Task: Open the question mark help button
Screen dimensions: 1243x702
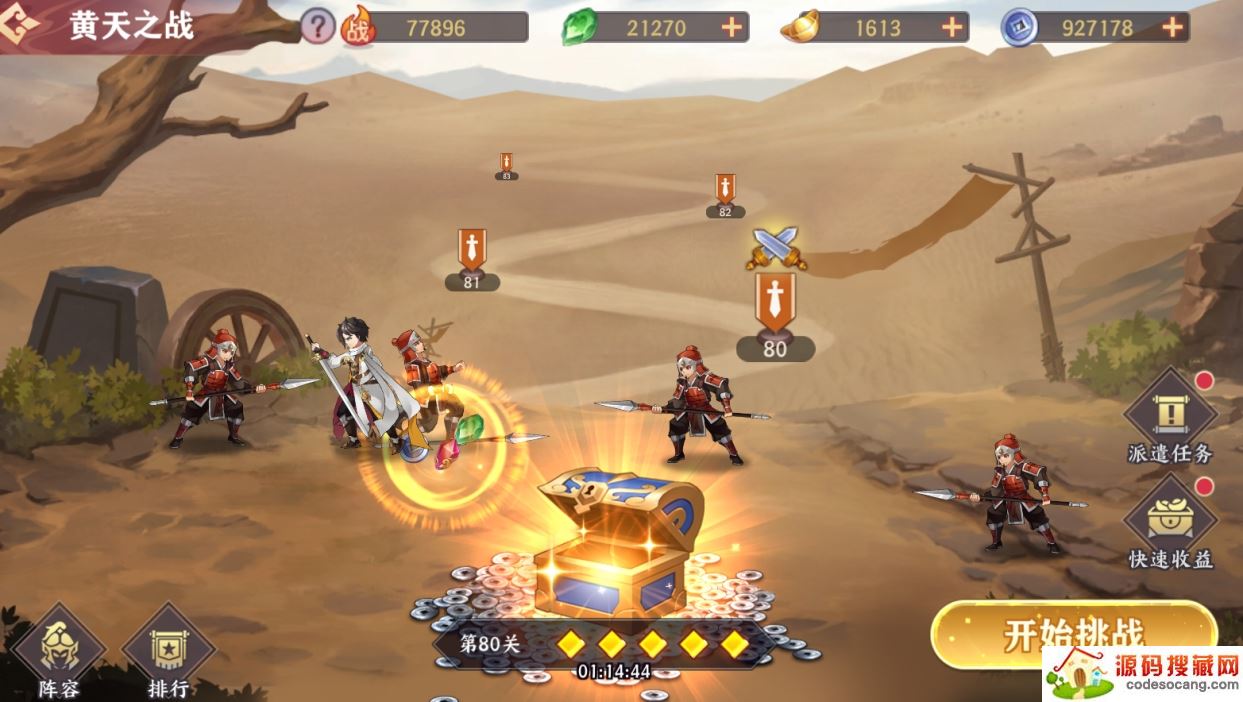Action: 317,27
